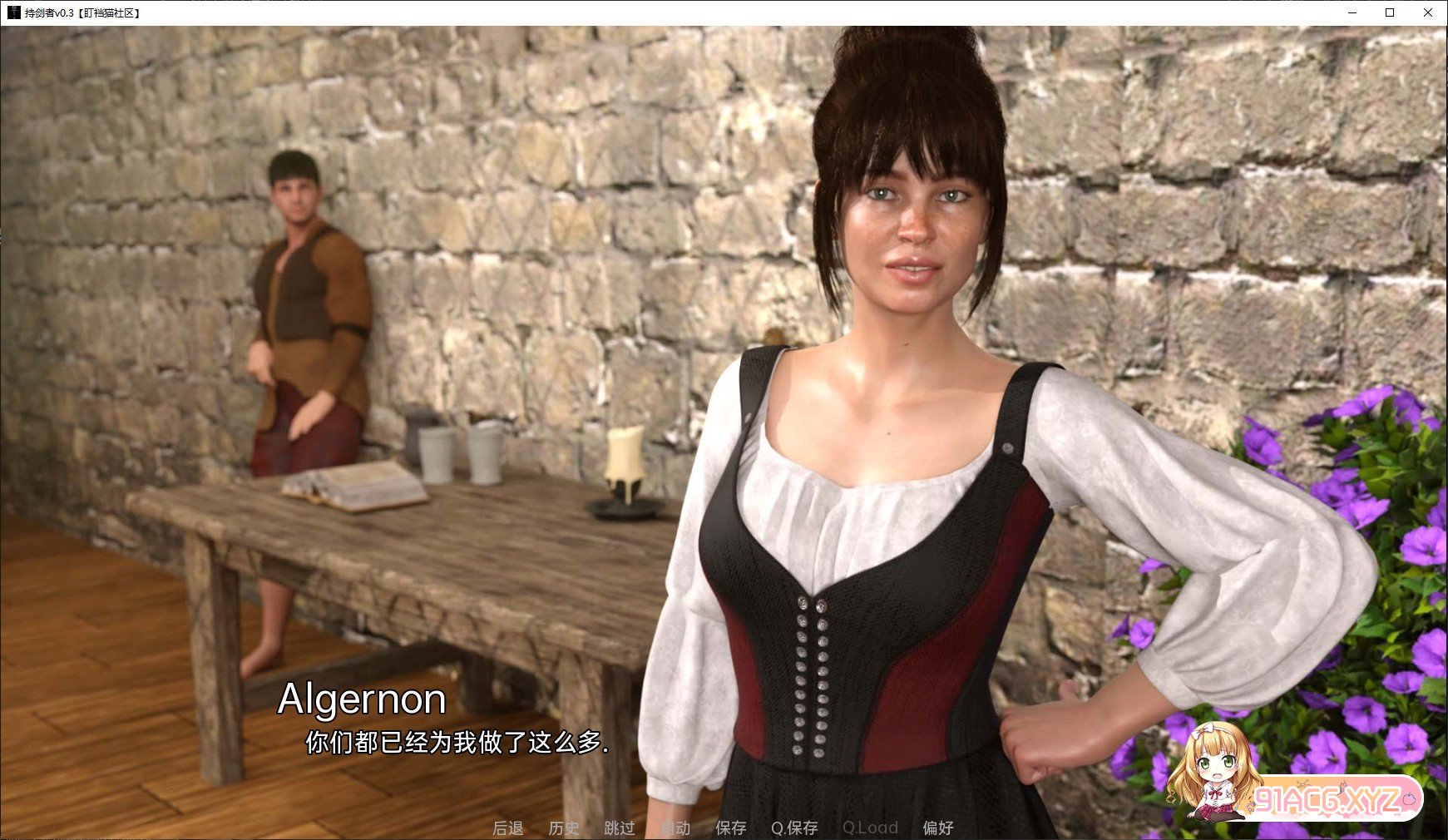Screen dimensions: 1448x840
Task: Maximize the game window
Action: coord(1390,13)
